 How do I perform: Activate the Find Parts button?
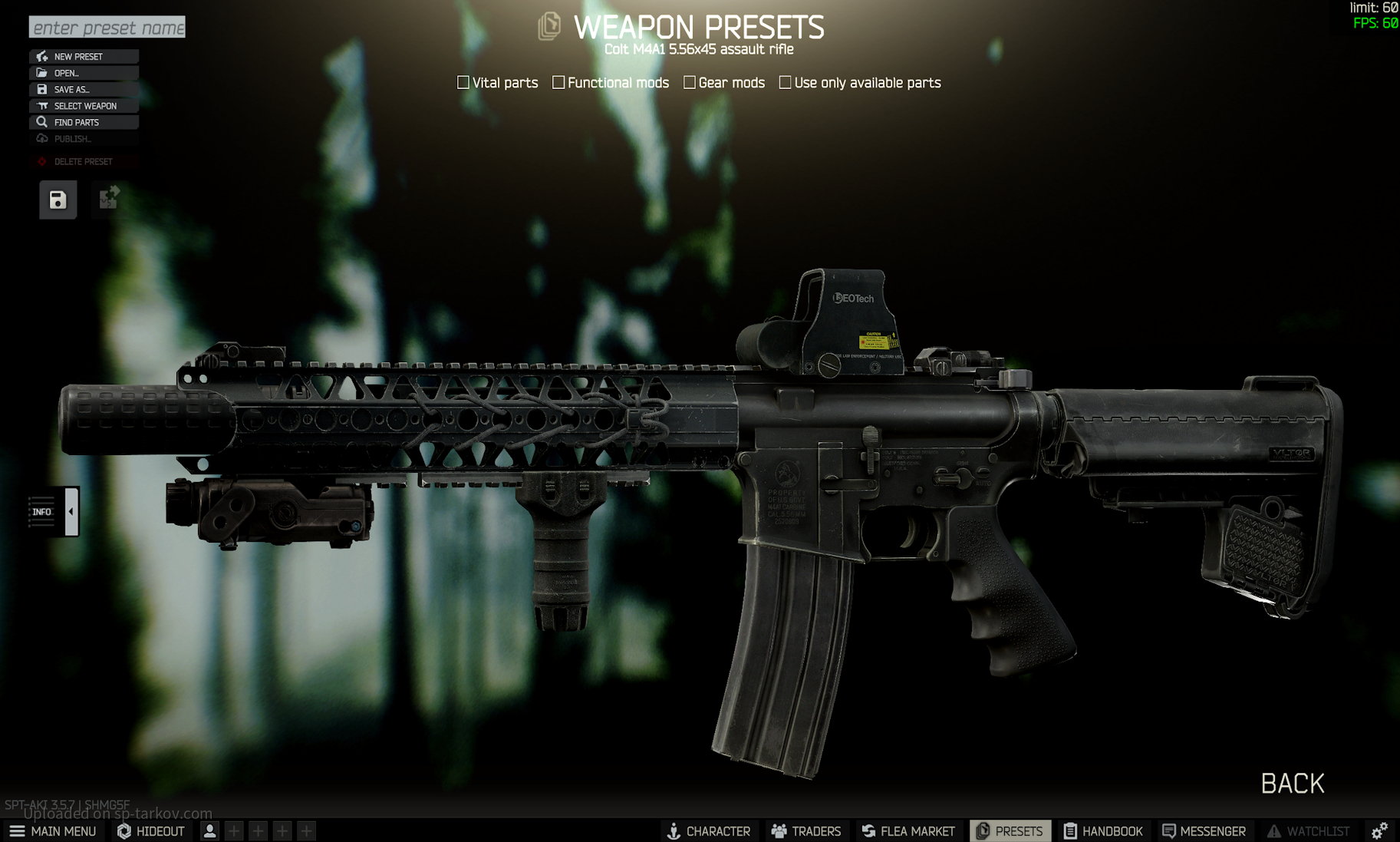point(84,122)
